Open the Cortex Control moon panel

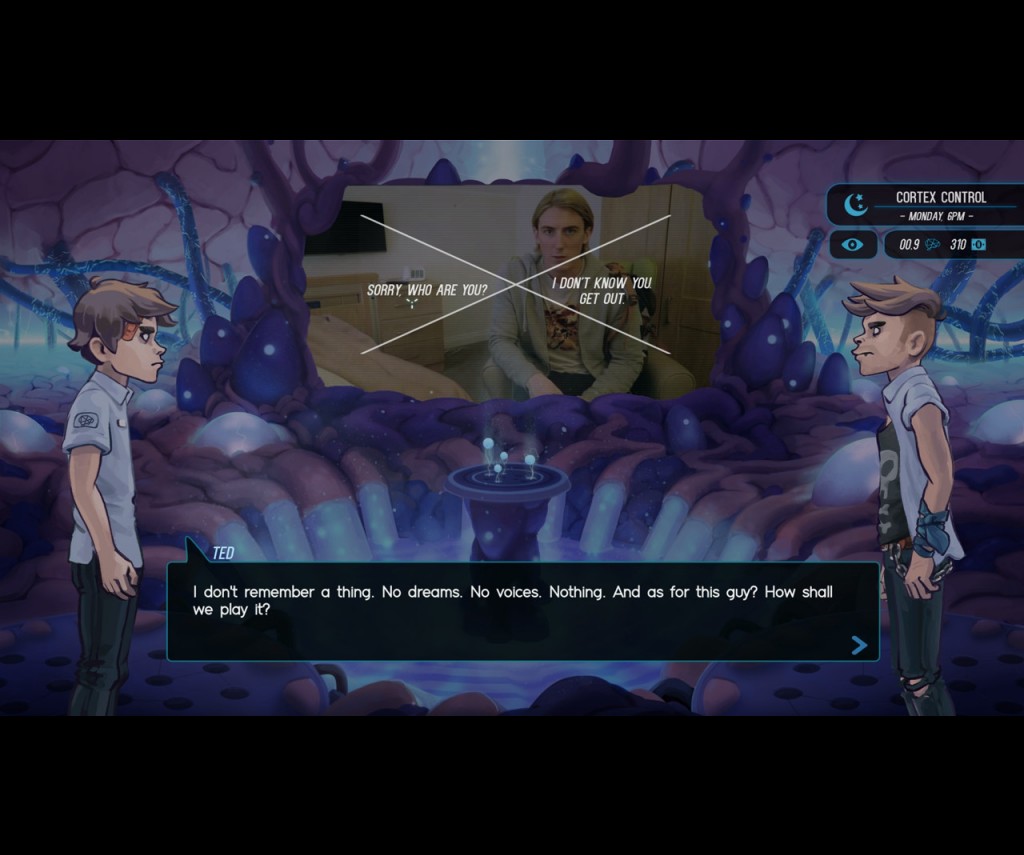coord(856,205)
